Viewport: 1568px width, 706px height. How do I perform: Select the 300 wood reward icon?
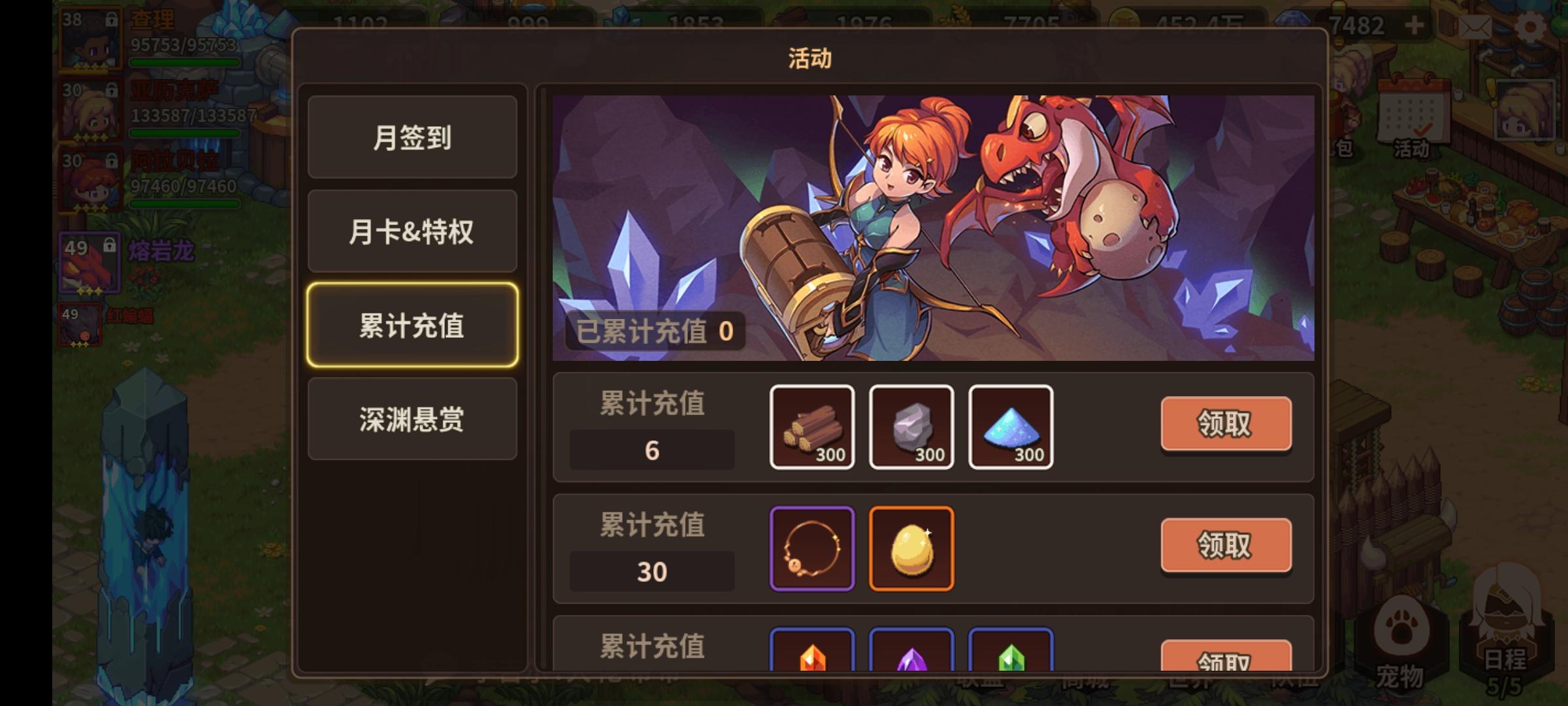(x=812, y=426)
